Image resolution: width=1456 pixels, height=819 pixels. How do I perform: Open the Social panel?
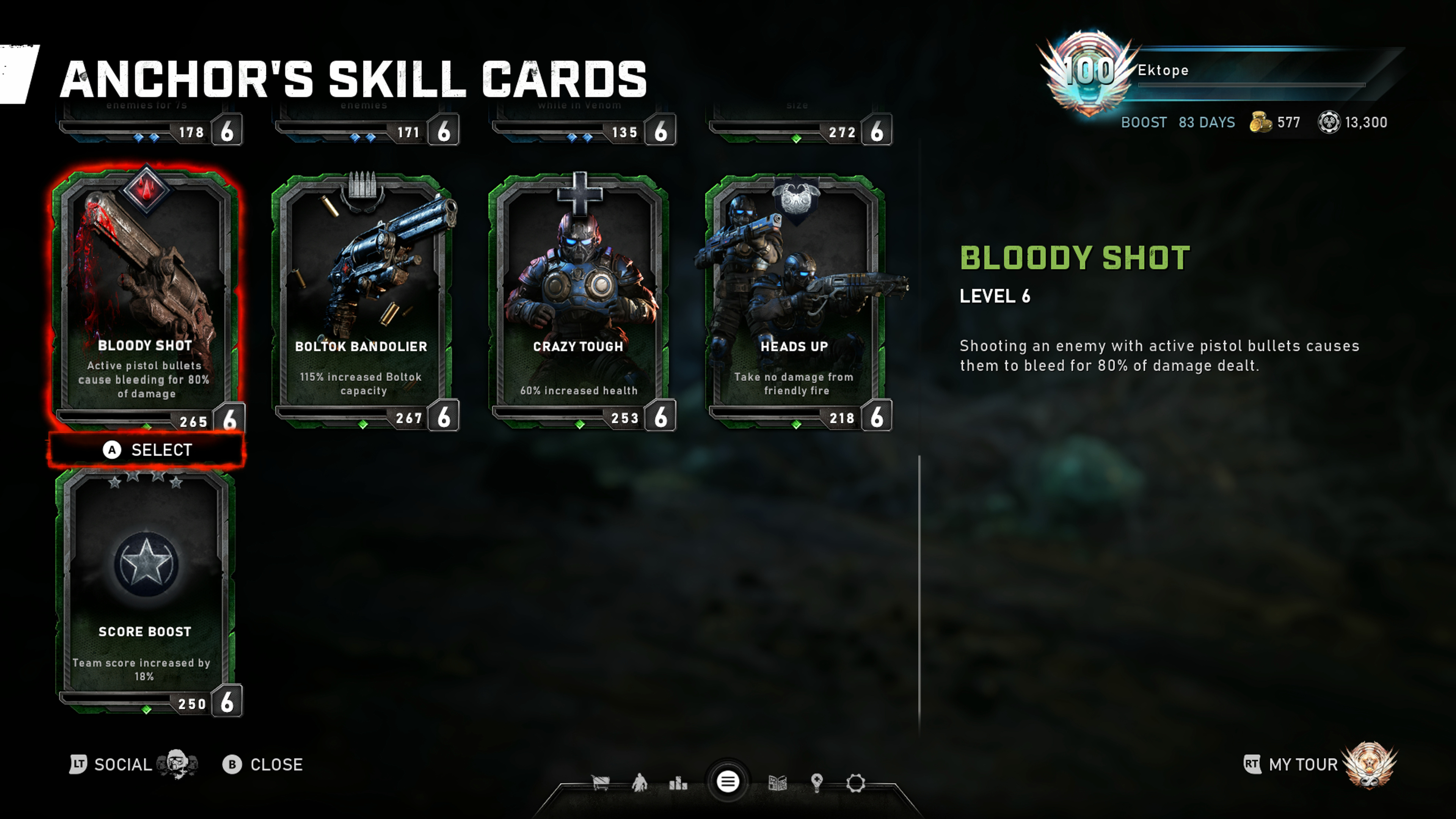click(x=121, y=765)
